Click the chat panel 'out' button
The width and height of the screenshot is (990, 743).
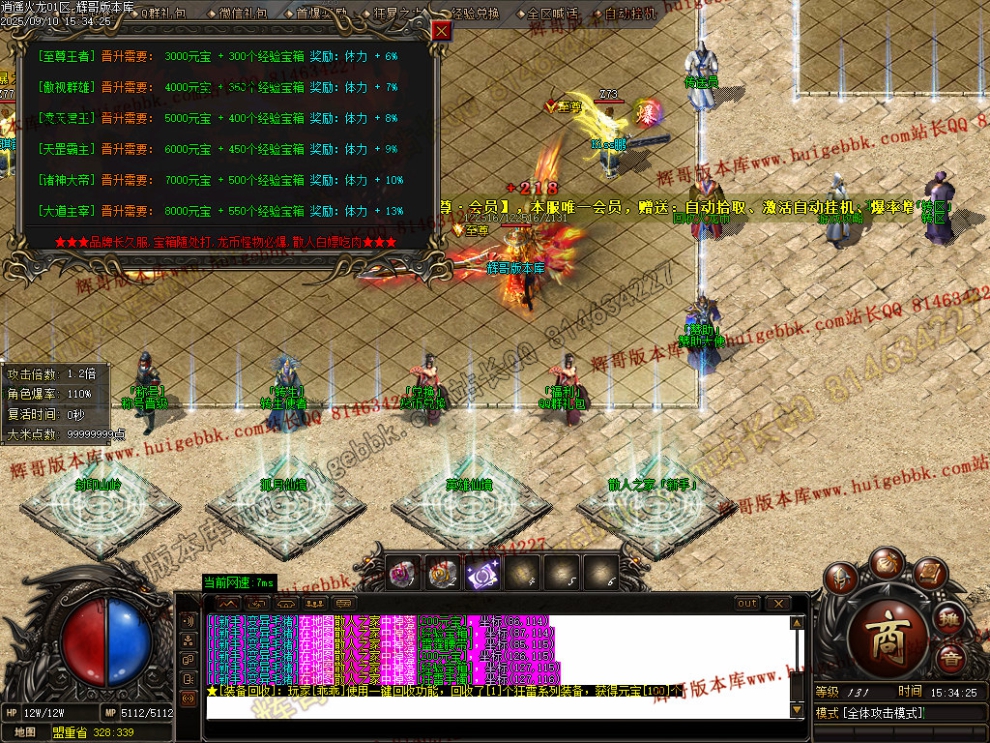(x=747, y=604)
